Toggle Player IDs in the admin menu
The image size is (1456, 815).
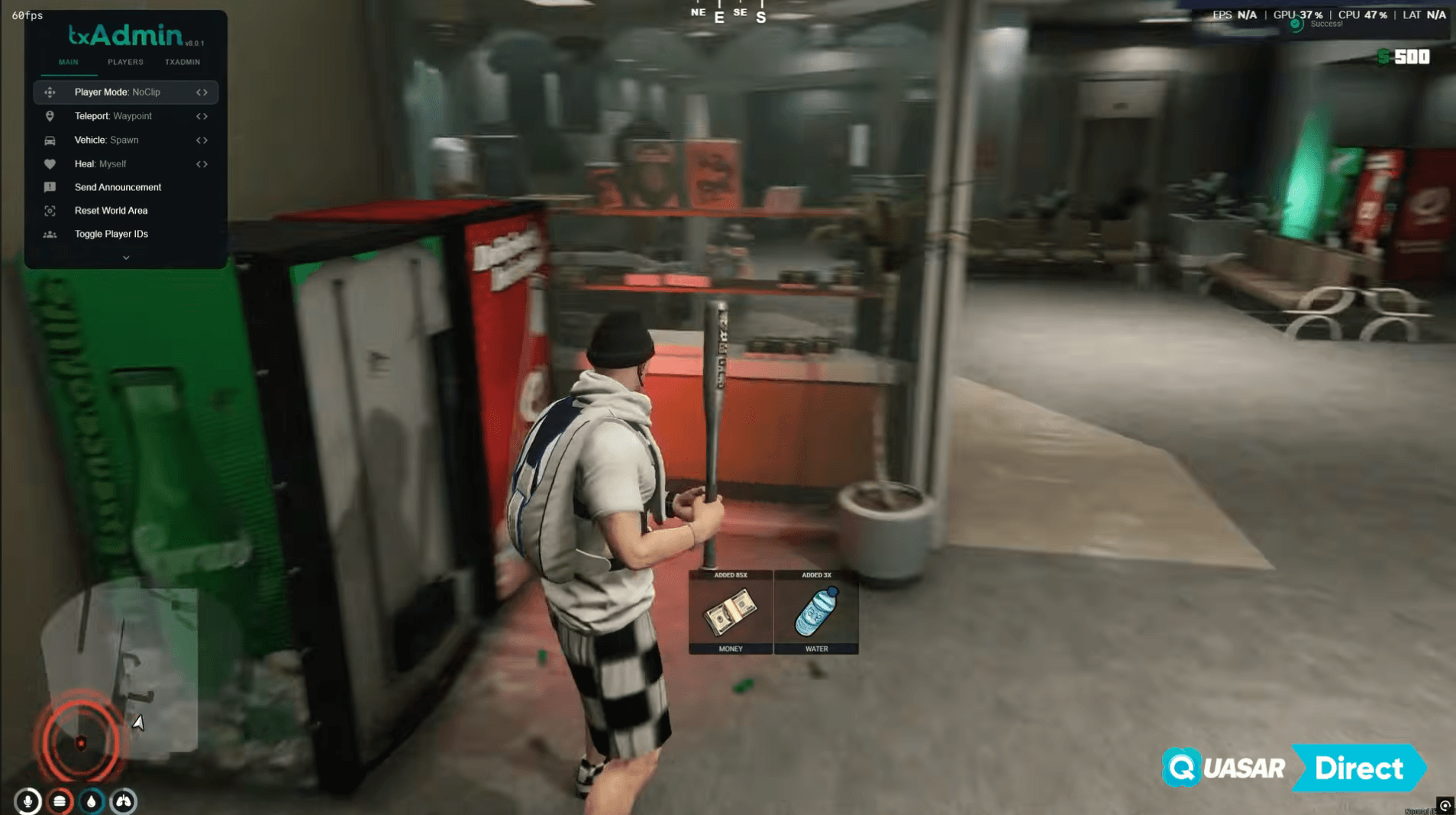(112, 234)
